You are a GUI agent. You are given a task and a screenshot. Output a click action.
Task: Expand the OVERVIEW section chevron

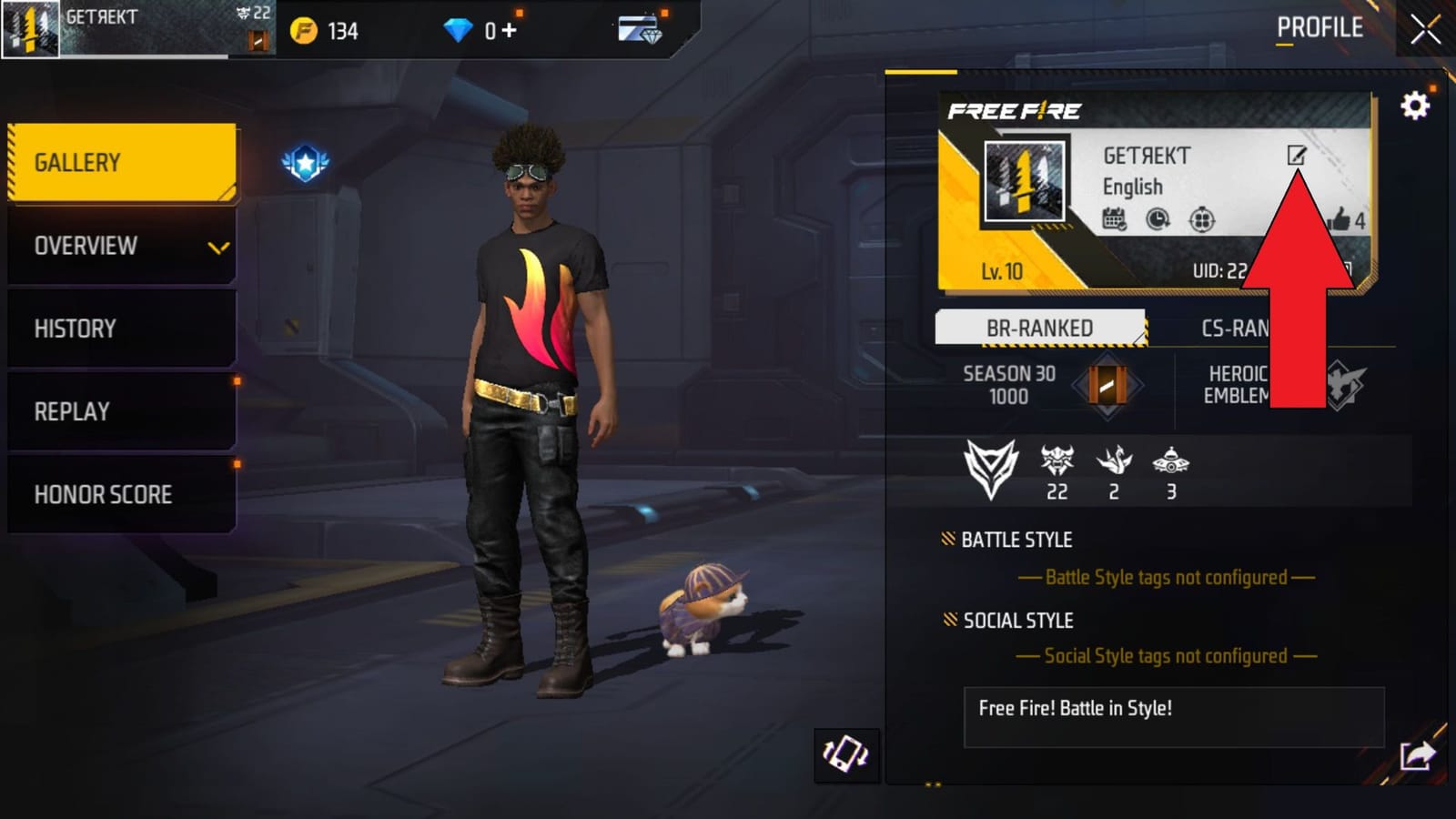217,246
